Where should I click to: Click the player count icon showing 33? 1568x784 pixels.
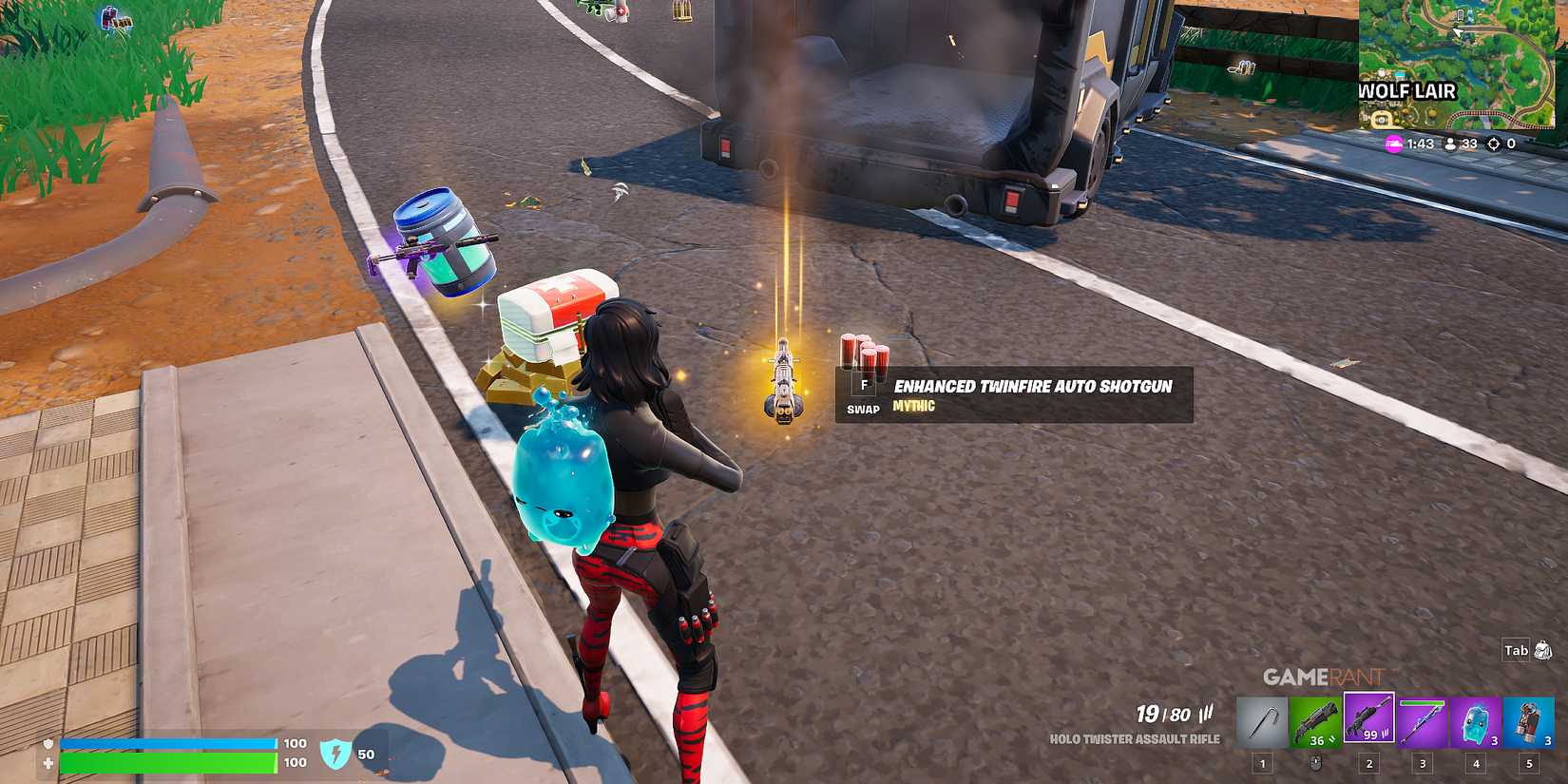(x=1451, y=144)
